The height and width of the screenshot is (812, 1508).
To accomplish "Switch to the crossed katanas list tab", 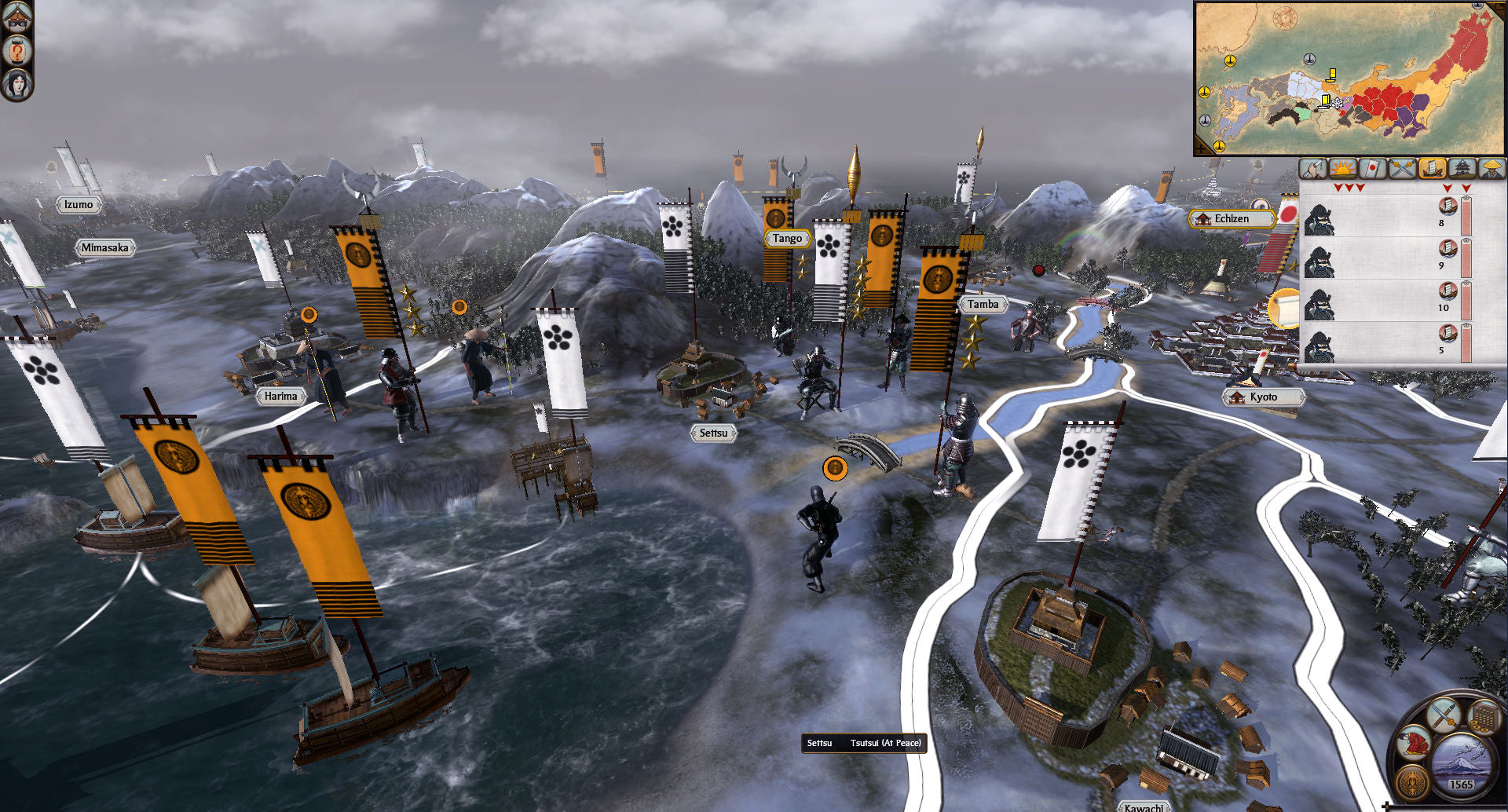I will (x=1402, y=168).
